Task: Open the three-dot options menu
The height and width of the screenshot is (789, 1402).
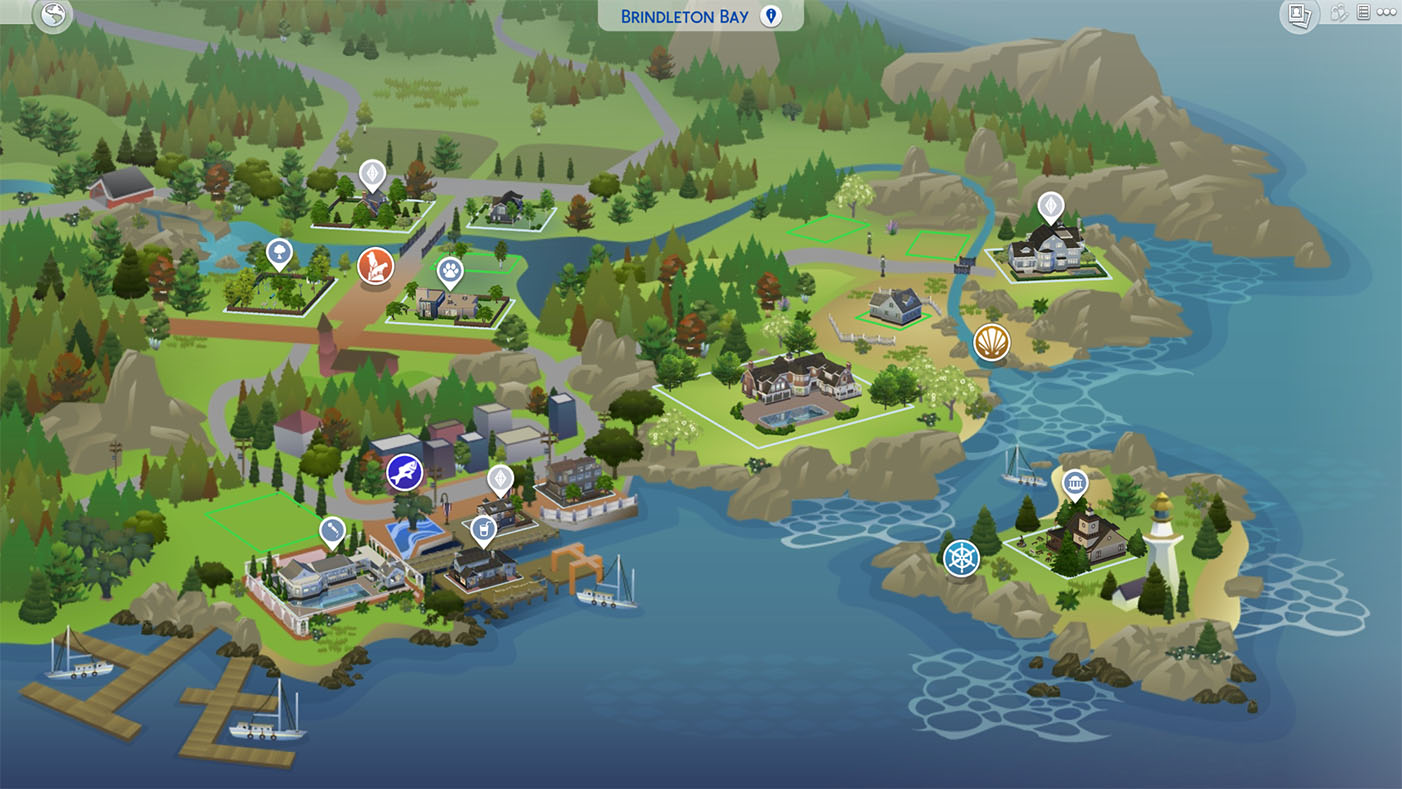Action: click(1386, 13)
